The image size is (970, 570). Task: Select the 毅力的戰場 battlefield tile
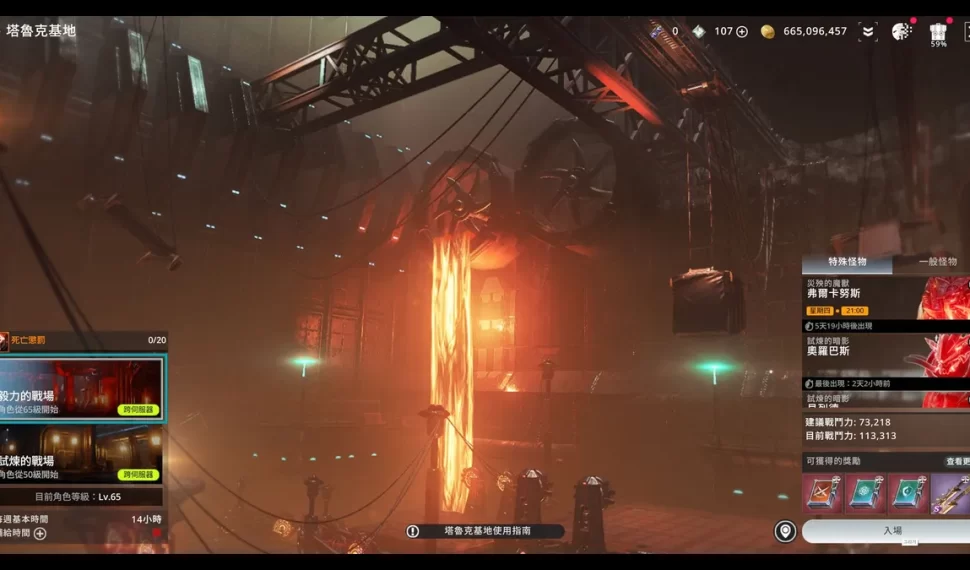[82, 389]
